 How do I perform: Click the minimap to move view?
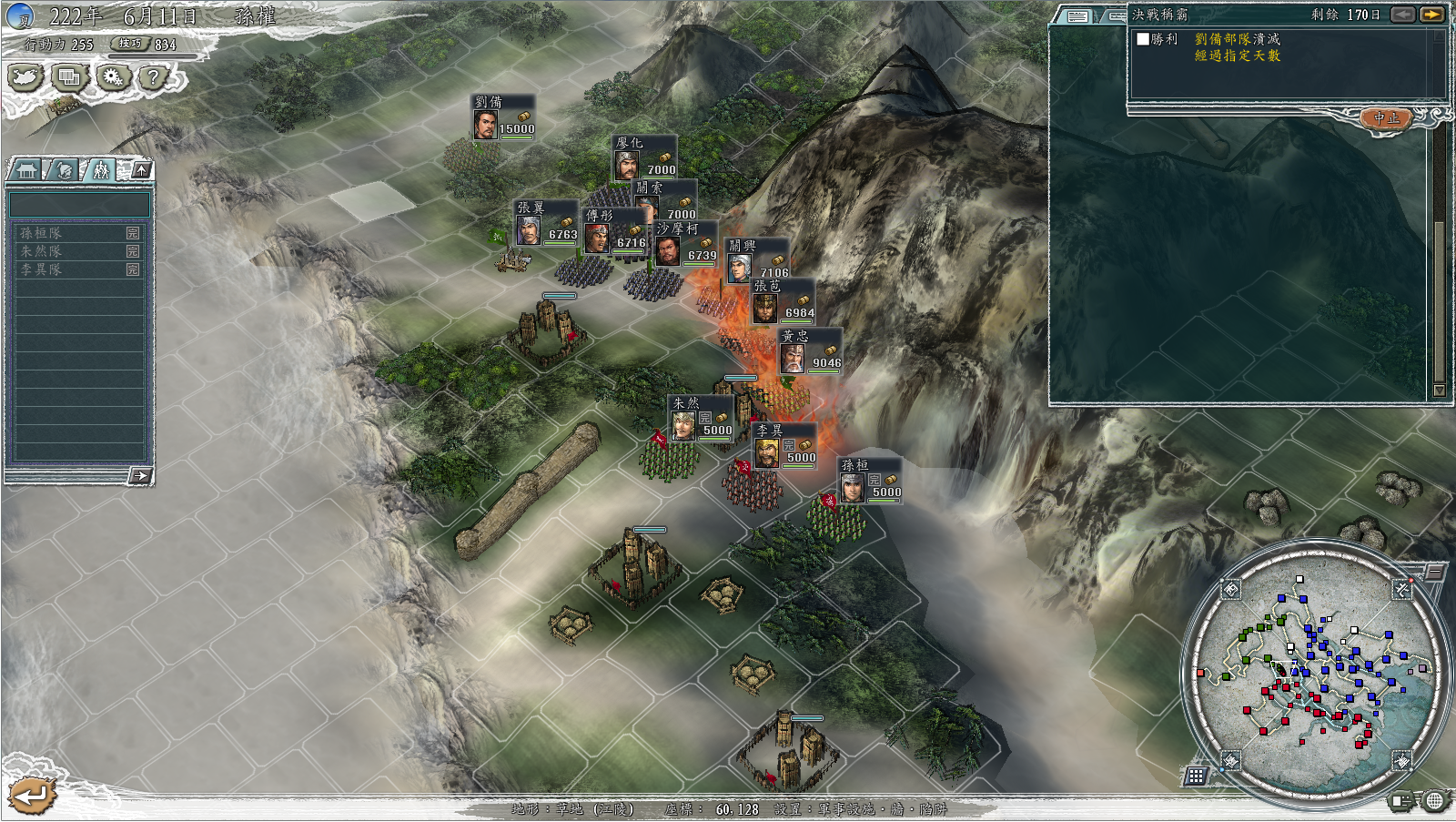point(1316,672)
